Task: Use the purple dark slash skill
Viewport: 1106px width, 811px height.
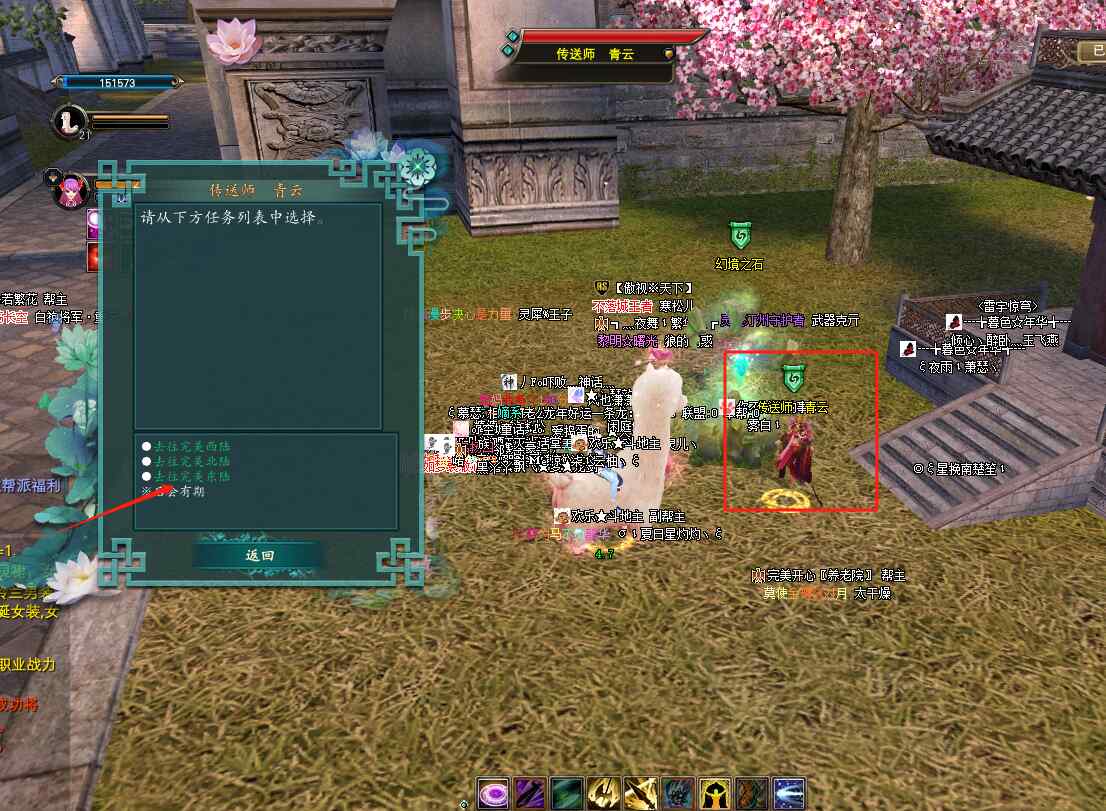Action: (x=529, y=793)
